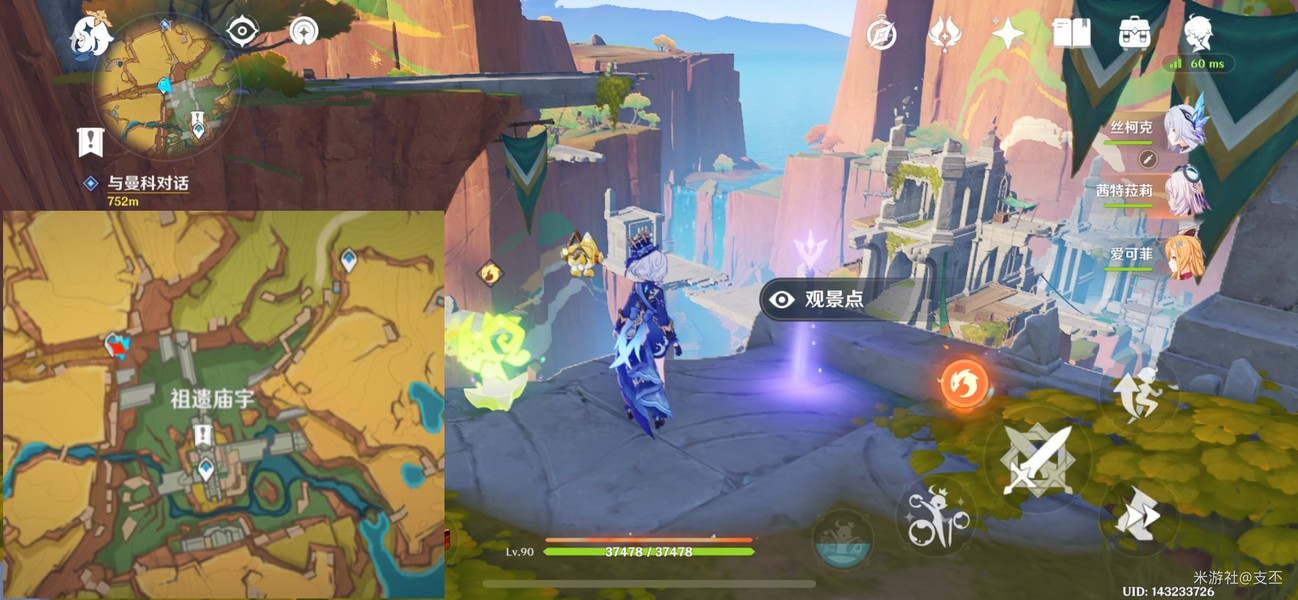Open the backpack inventory
Image resolution: width=1298 pixels, height=600 pixels.
[1134, 34]
